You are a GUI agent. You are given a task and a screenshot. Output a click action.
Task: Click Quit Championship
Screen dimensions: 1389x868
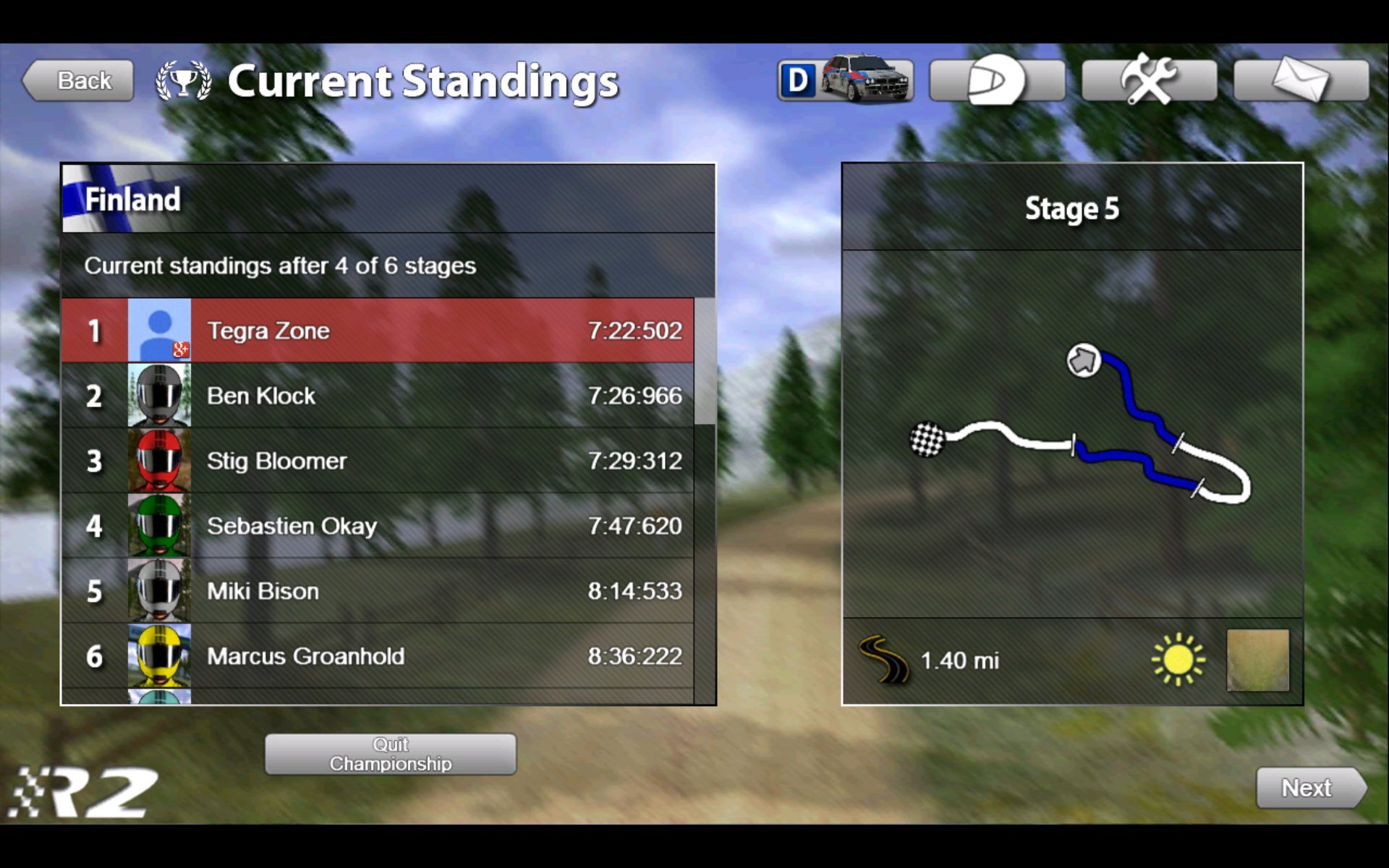(x=390, y=754)
